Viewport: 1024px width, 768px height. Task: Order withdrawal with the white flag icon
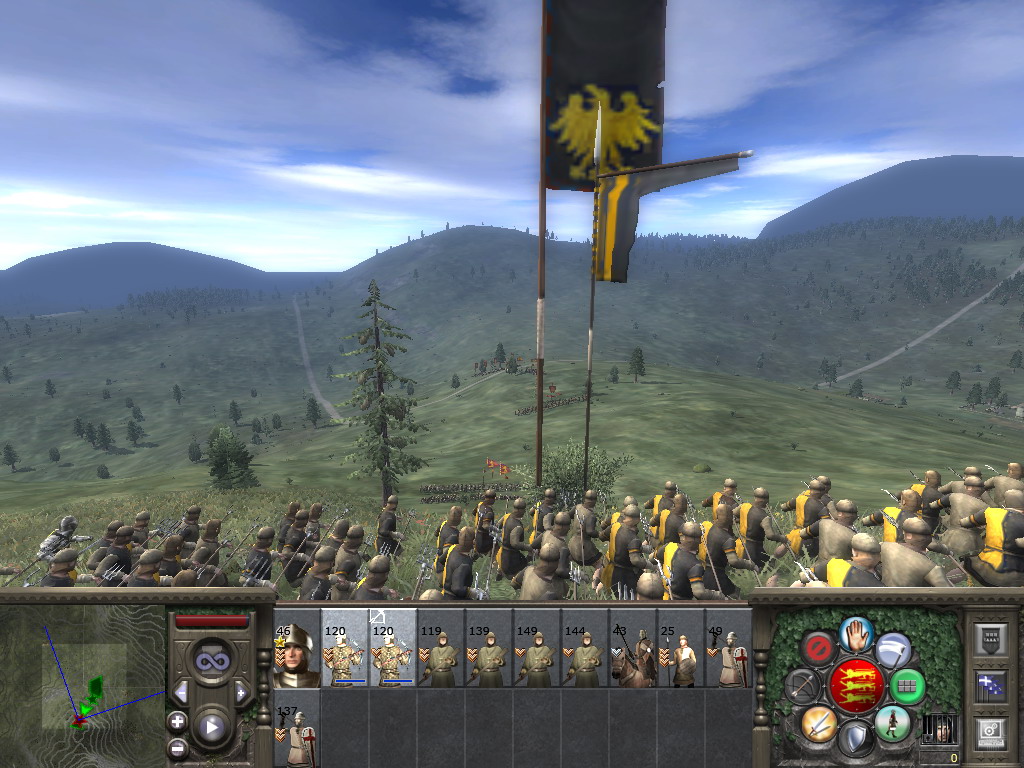pyautogui.click(x=893, y=649)
